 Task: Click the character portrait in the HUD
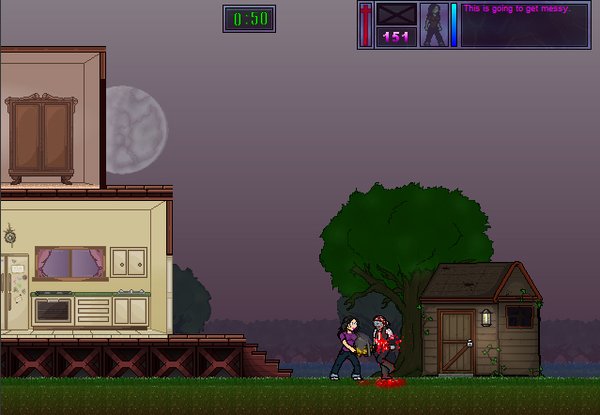tap(434, 24)
